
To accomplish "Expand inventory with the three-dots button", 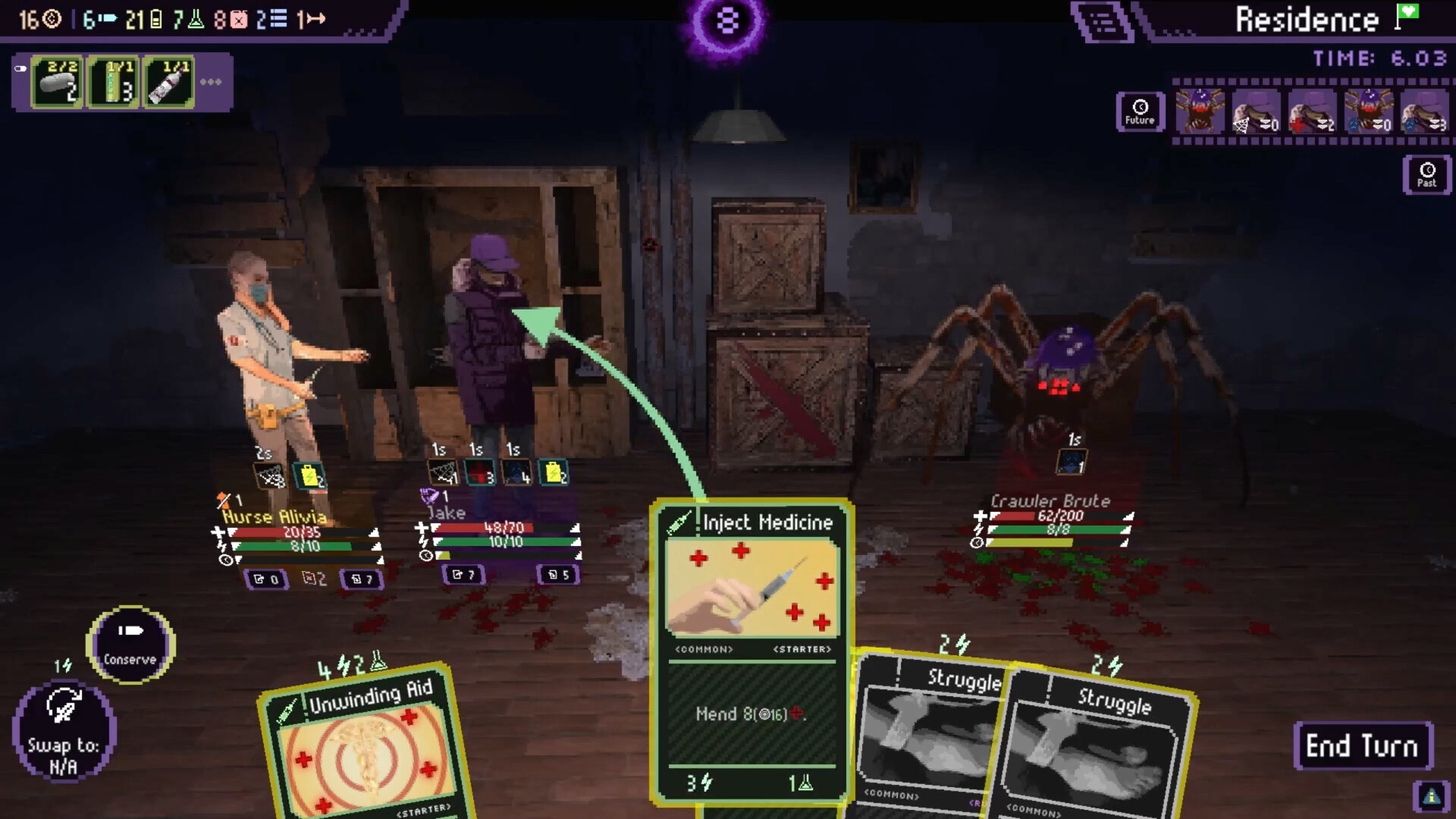I will [211, 82].
